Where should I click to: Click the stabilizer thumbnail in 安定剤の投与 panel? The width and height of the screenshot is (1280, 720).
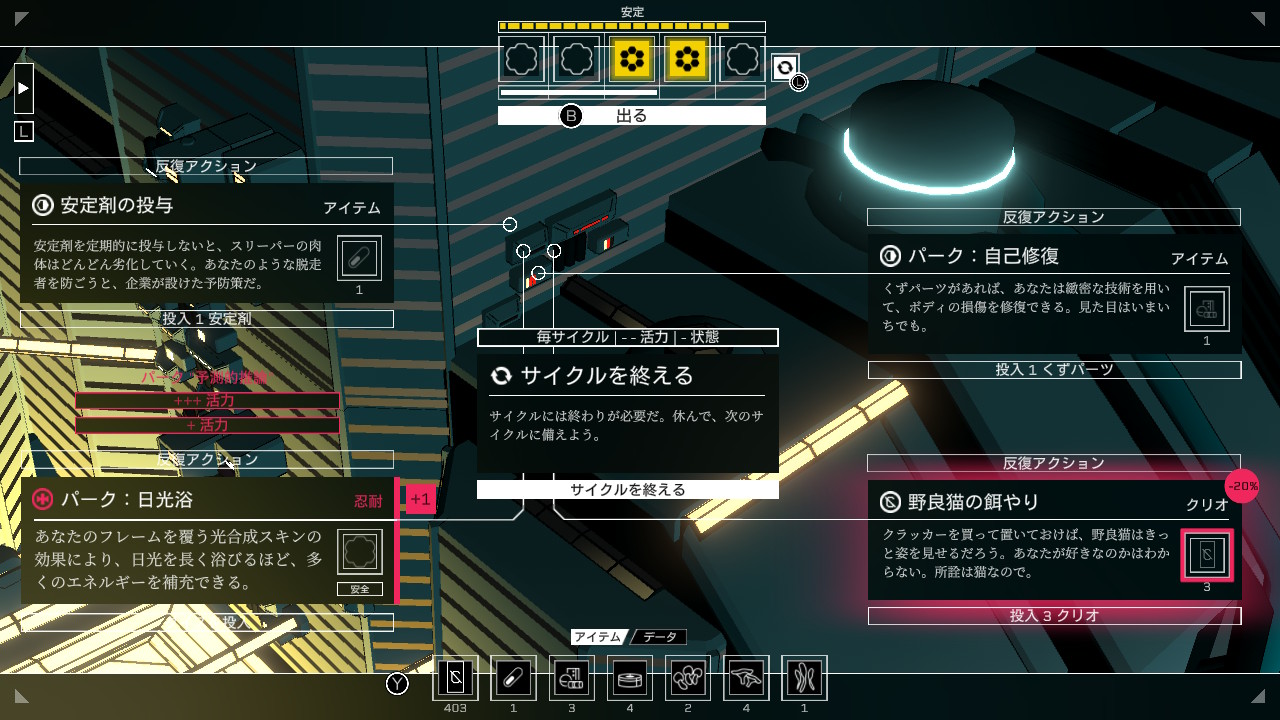[359, 257]
